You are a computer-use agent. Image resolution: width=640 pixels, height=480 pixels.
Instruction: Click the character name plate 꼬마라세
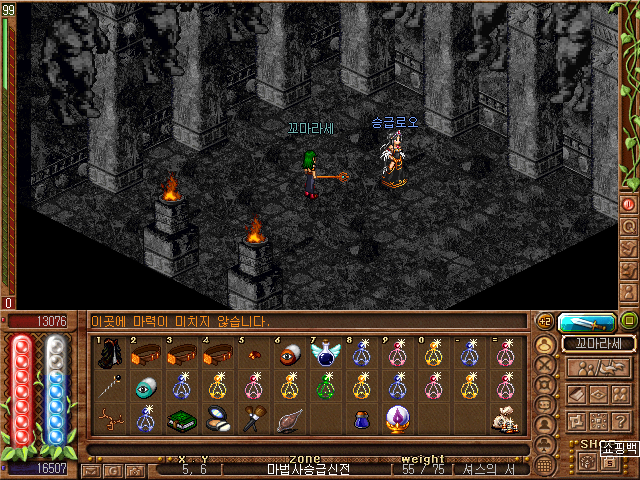[598, 343]
